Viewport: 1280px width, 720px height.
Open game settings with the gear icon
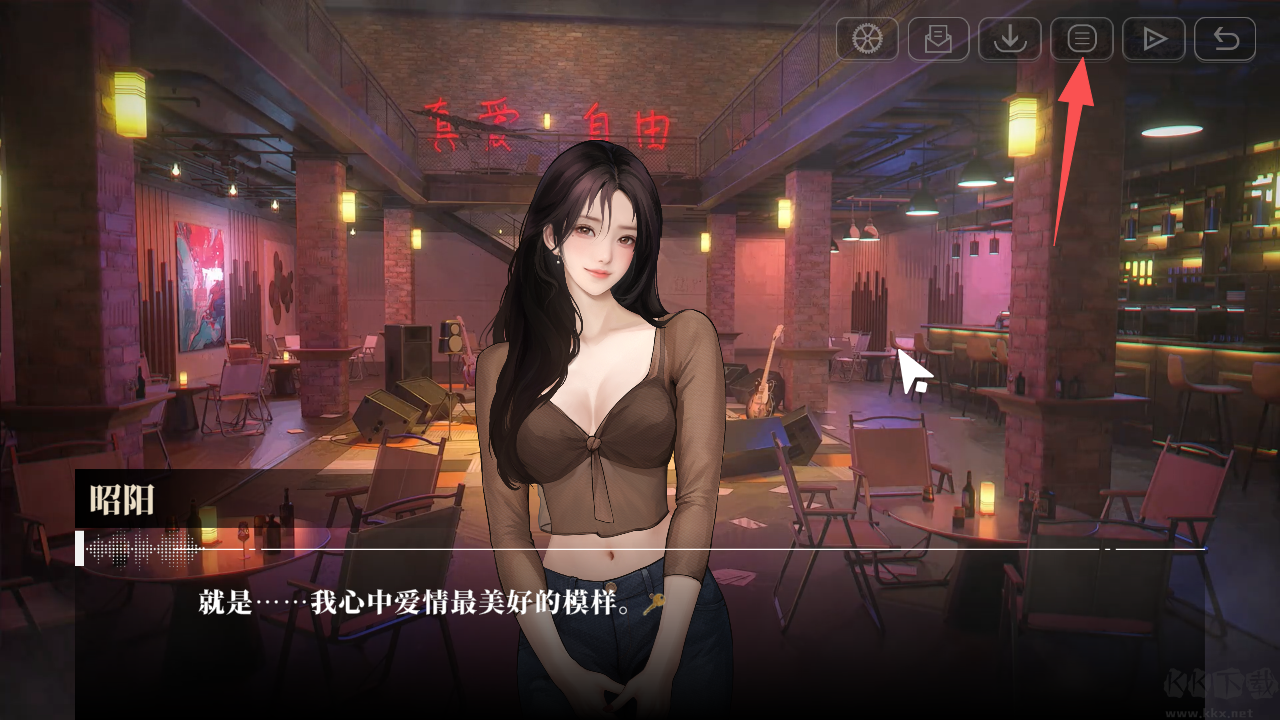(867, 39)
